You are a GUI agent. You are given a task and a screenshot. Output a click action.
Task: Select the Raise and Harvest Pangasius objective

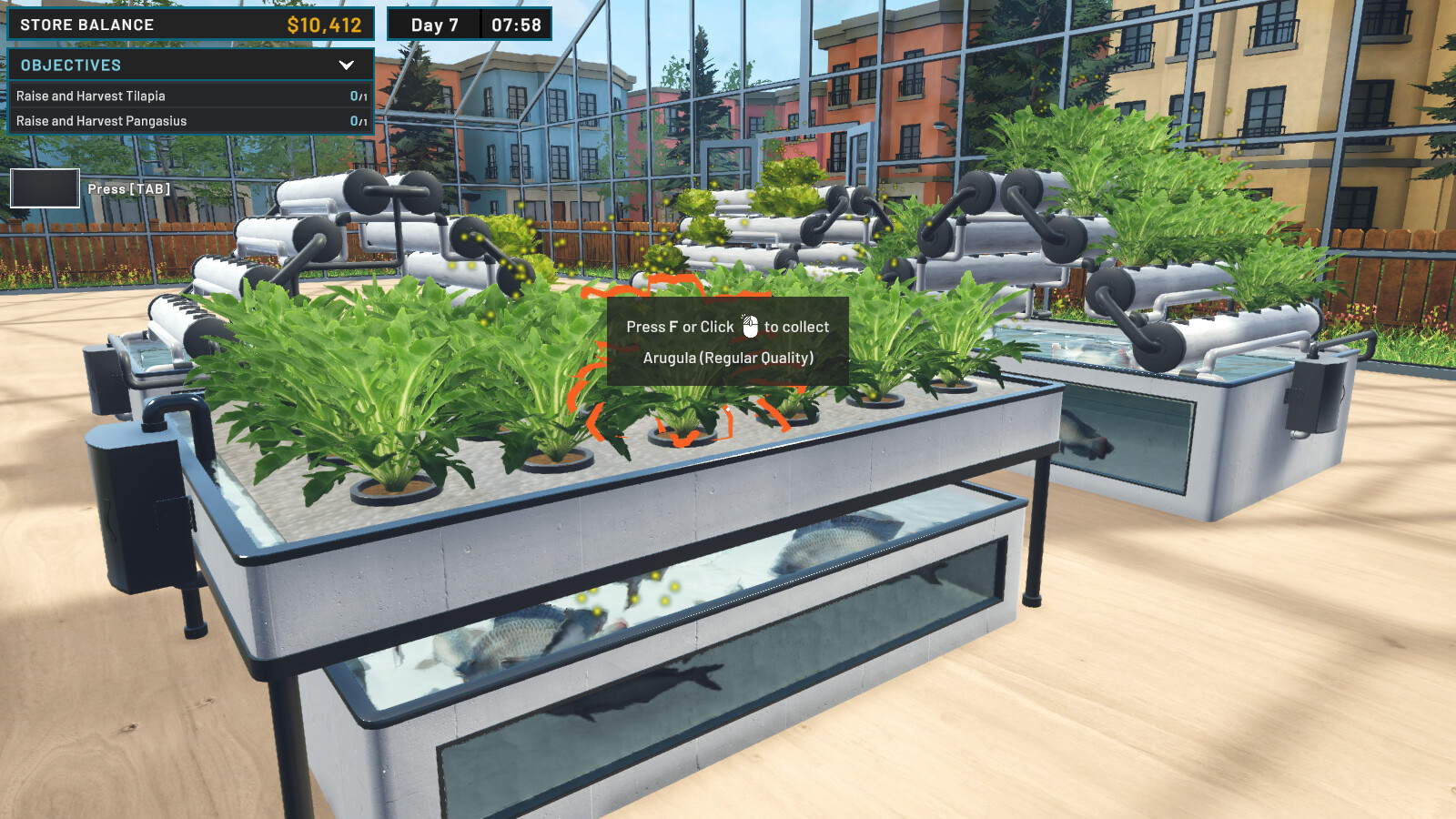(x=100, y=120)
